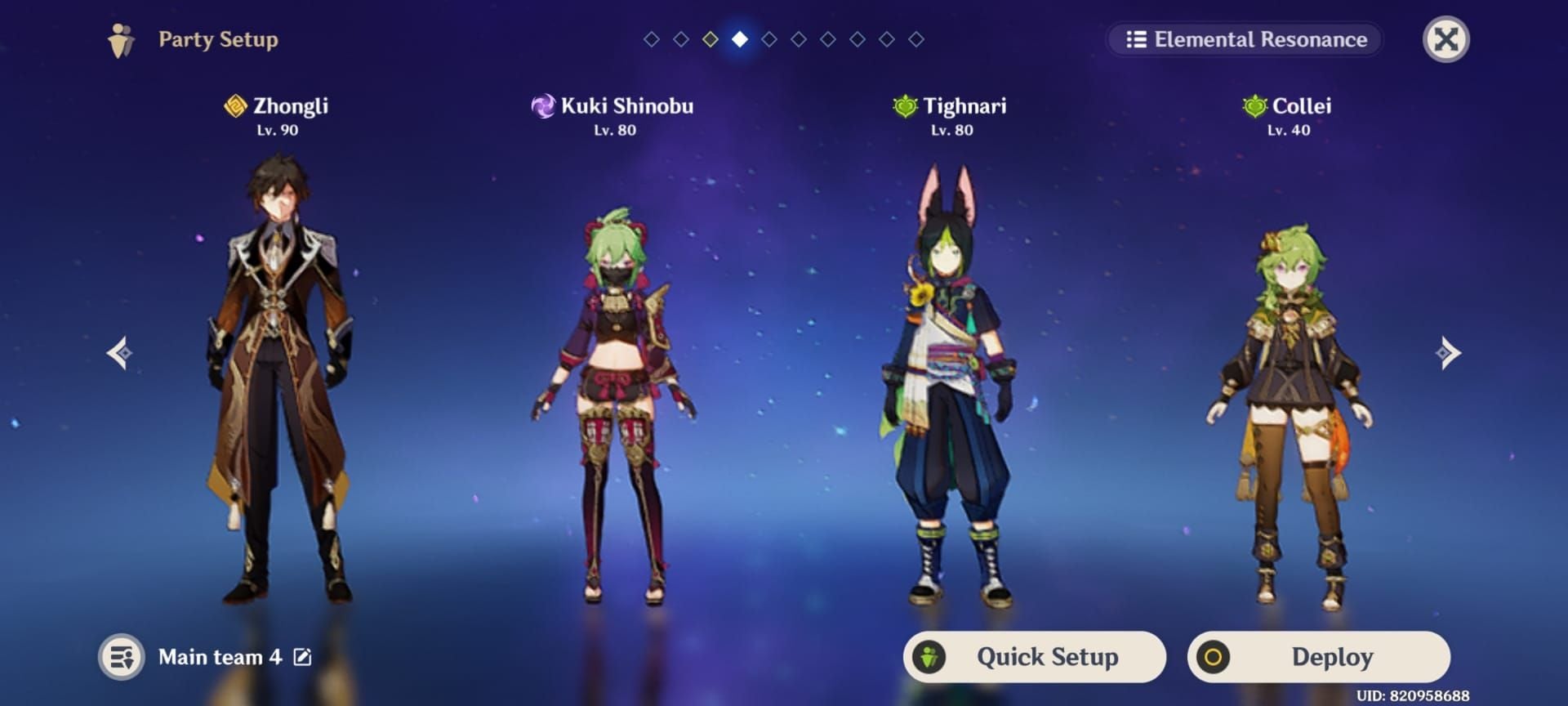
Task: Select the first team diamond indicator
Action: [652, 38]
